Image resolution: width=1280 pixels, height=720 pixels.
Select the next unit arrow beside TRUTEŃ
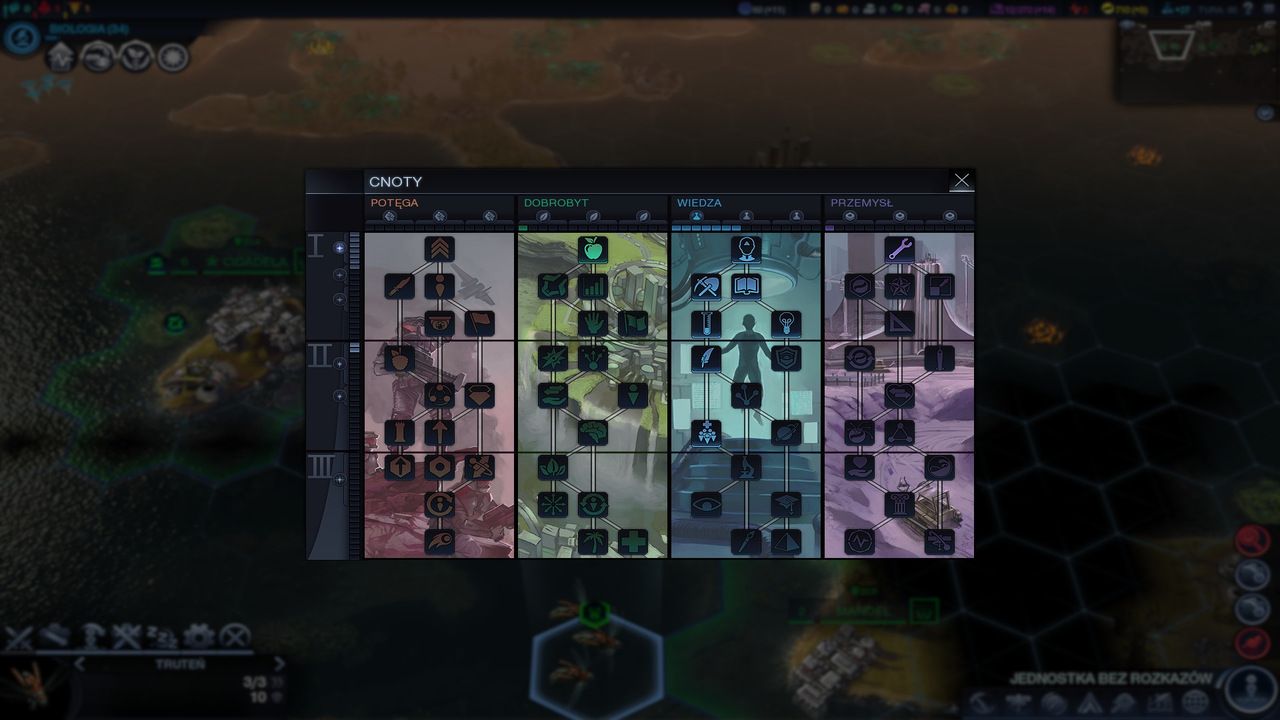click(279, 665)
